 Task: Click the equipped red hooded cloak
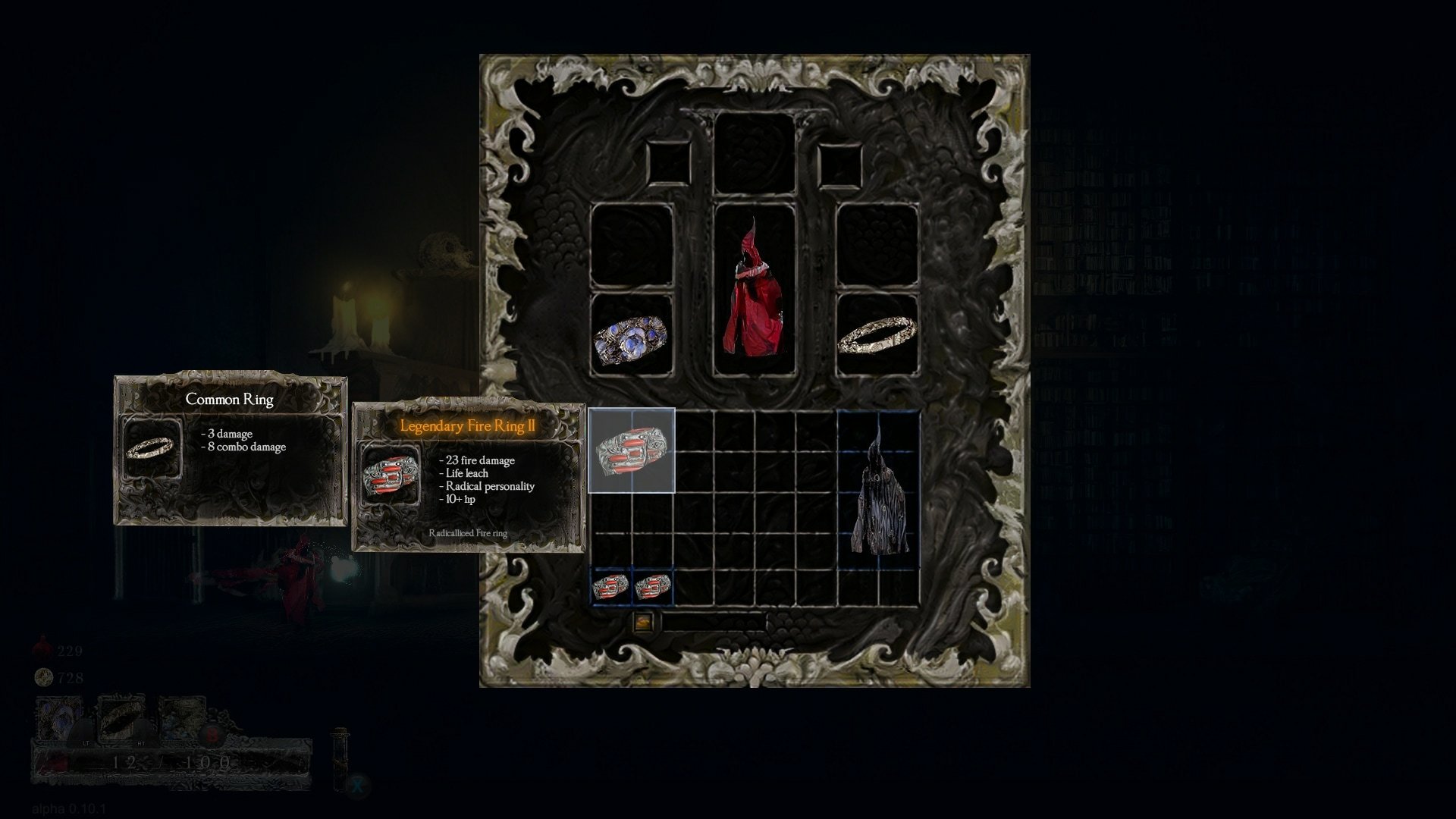755,288
